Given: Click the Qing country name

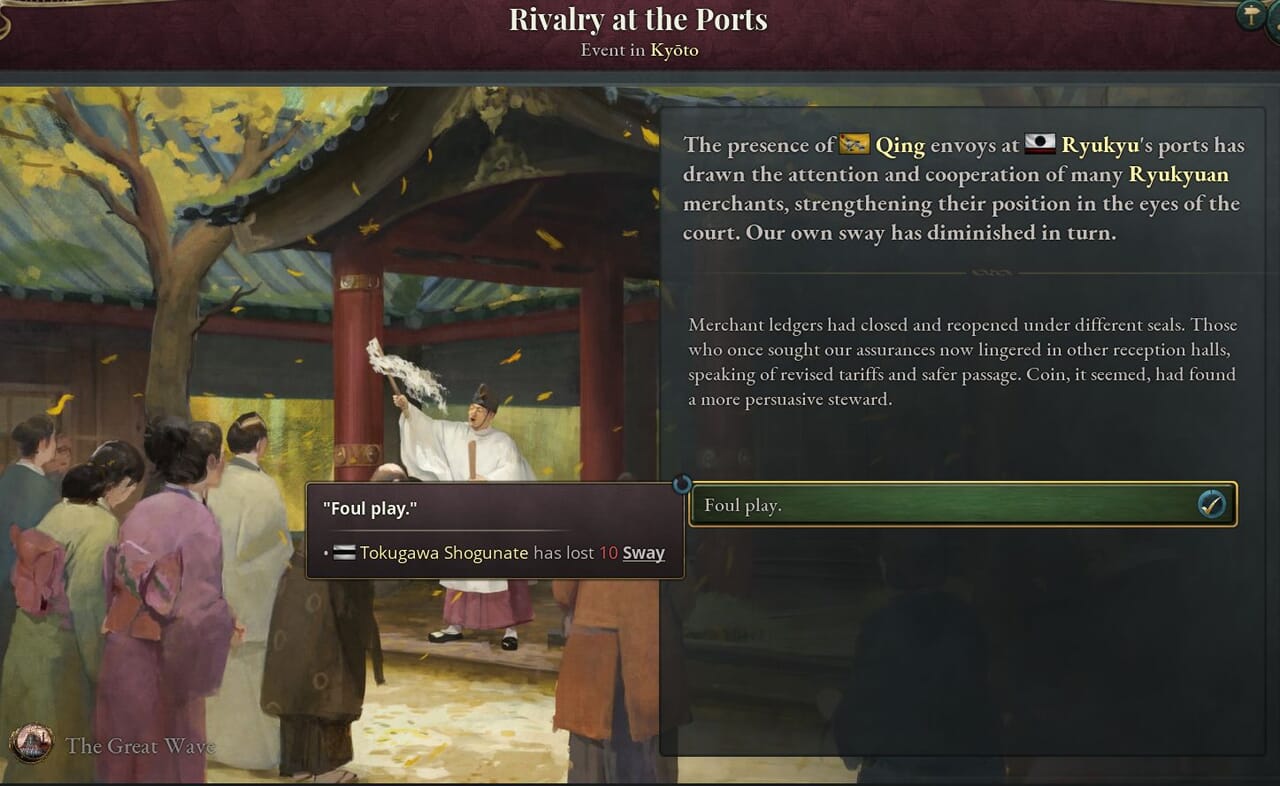Looking at the screenshot, I should [x=899, y=145].
